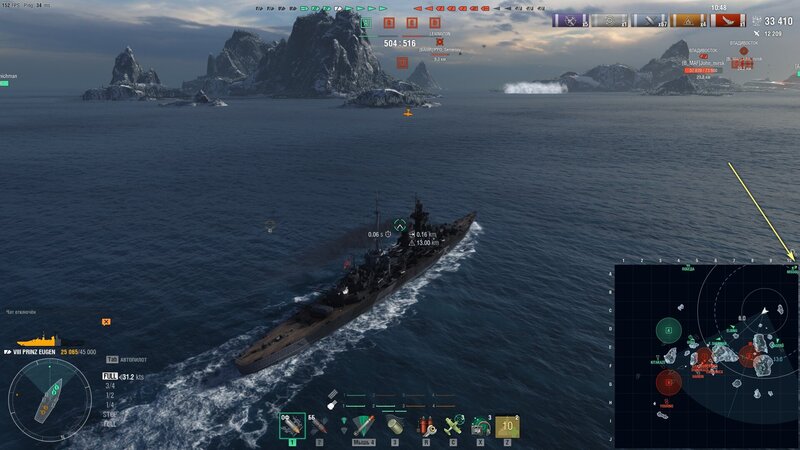The image size is (800, 450).
Task: Activate the Damage Control Party consumable
Action: click(426, 427)
